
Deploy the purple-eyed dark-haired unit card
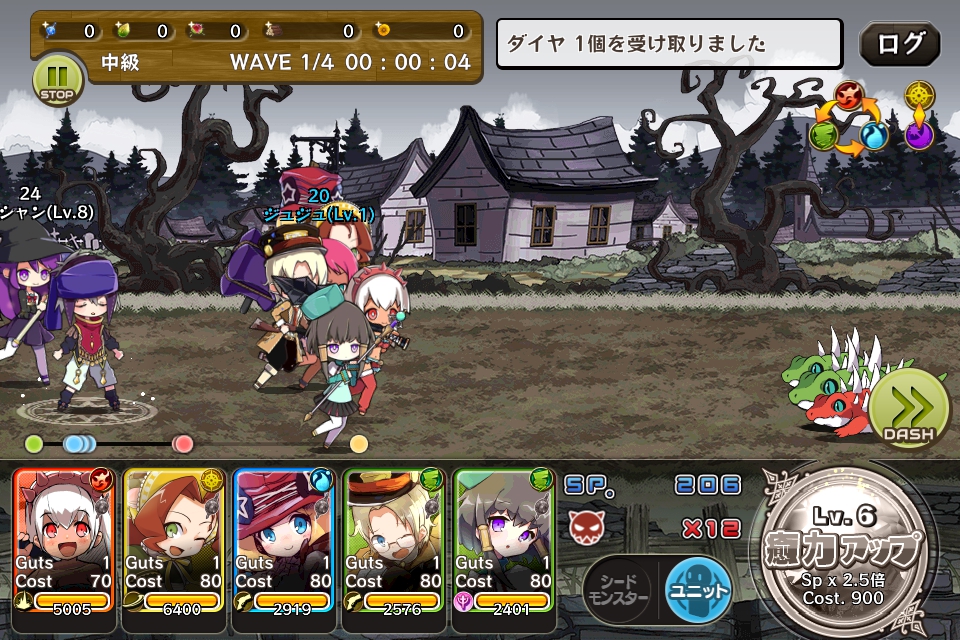[x=505, y=540]
